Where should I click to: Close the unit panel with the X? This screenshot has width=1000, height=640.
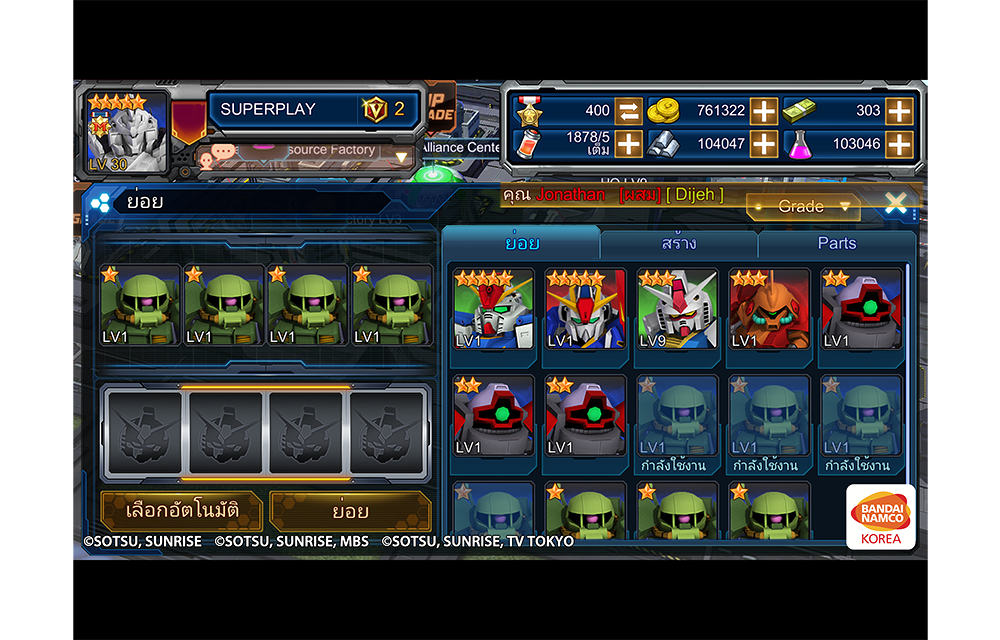click(895, 204)
